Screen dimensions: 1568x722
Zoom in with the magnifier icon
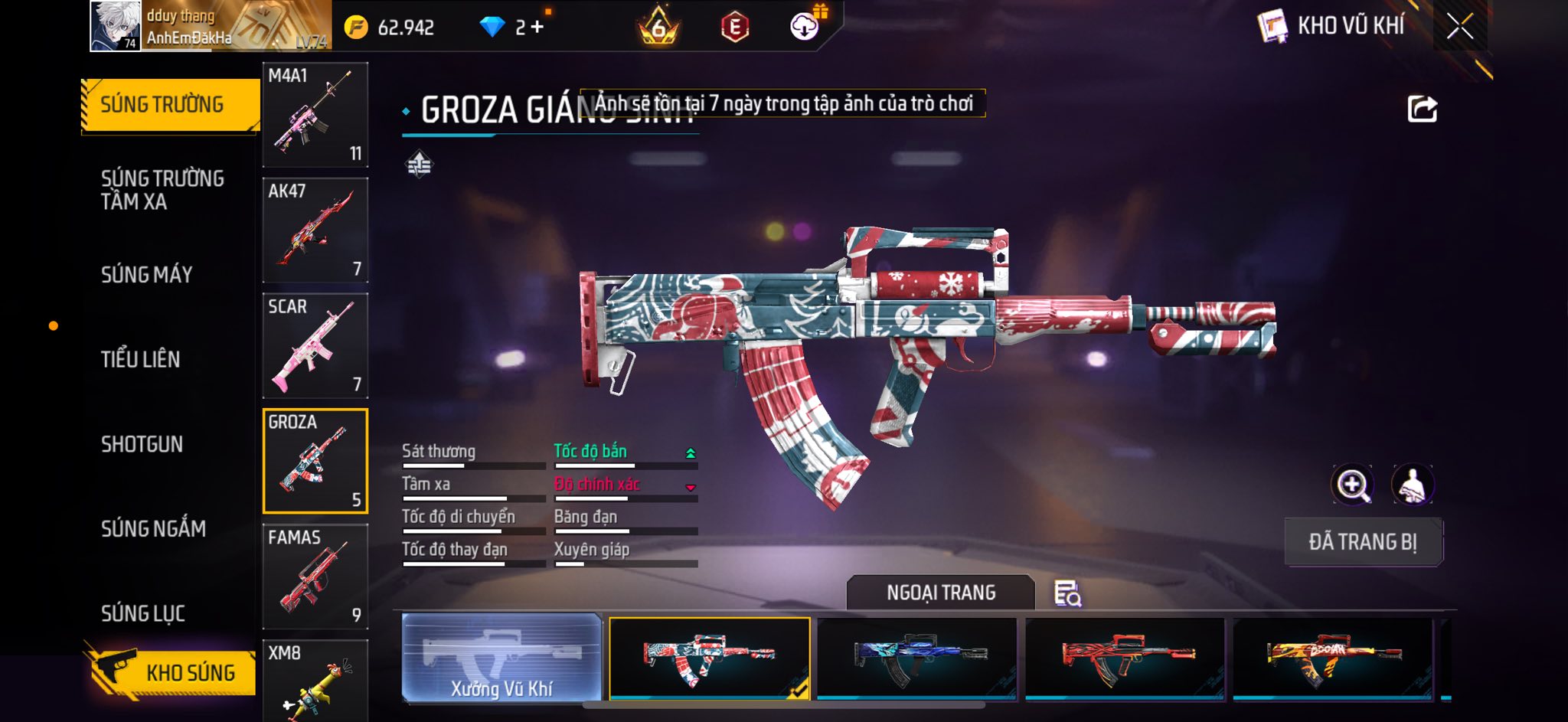[x=1353, y=485]
